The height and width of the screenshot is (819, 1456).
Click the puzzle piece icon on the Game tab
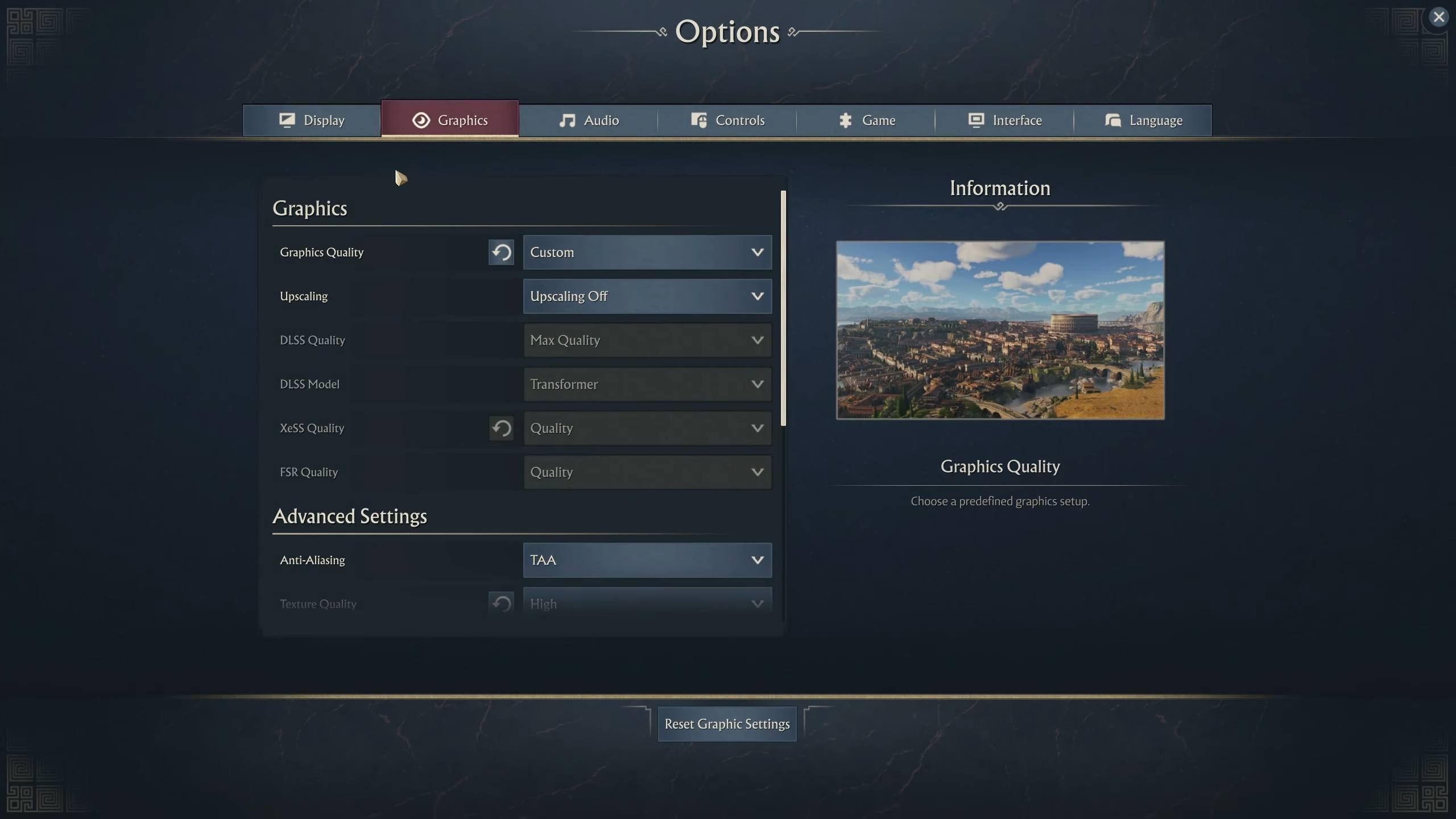(x=846, y=120)
